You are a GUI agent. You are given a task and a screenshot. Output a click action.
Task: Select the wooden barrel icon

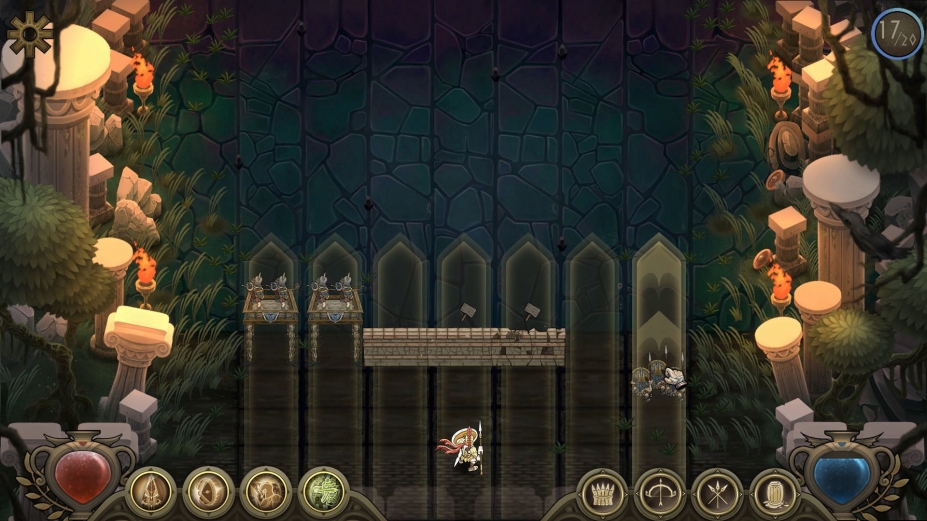pyautogui.click(x=774, y=494)
